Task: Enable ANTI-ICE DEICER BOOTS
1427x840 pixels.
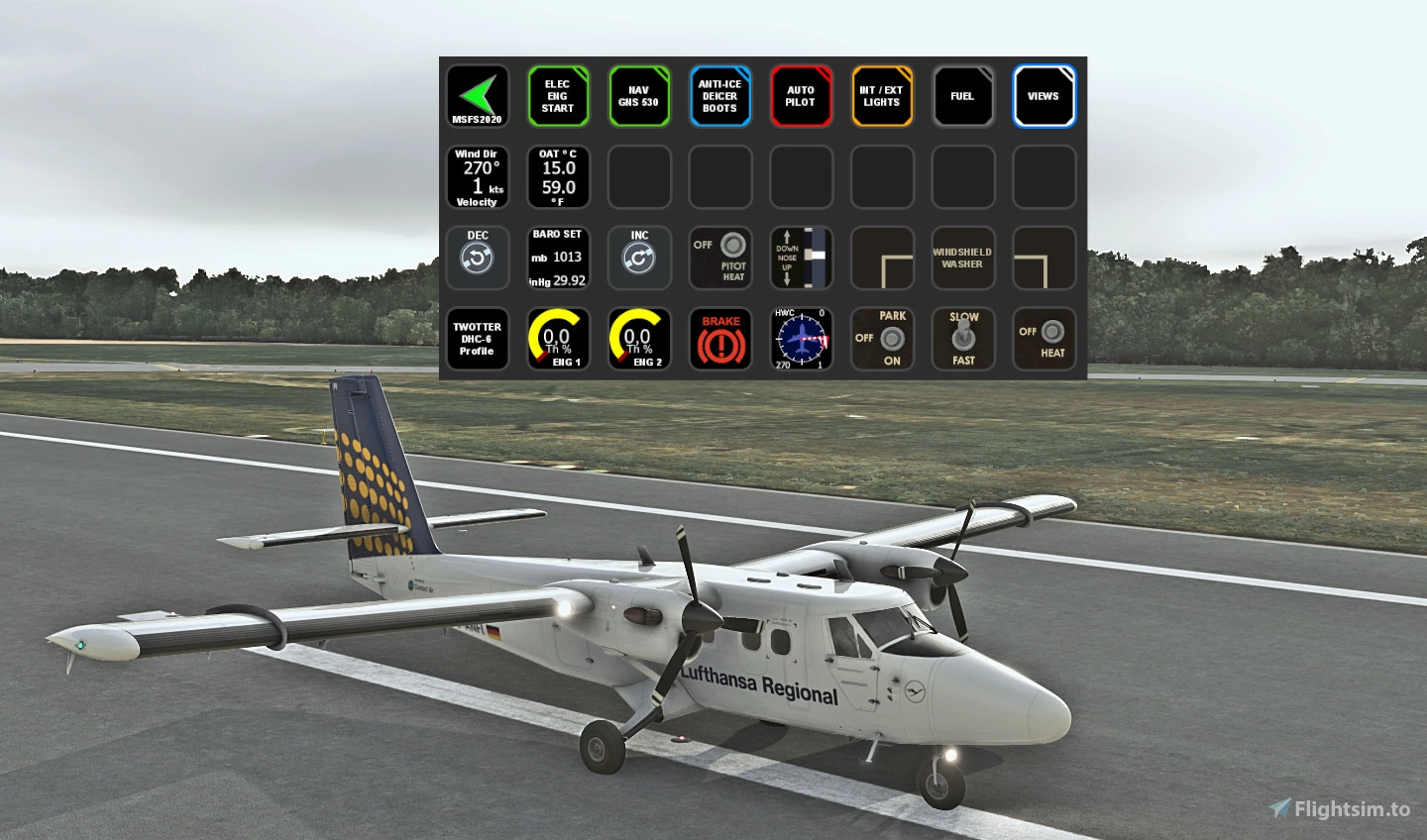Action: [x=719, y=95]
